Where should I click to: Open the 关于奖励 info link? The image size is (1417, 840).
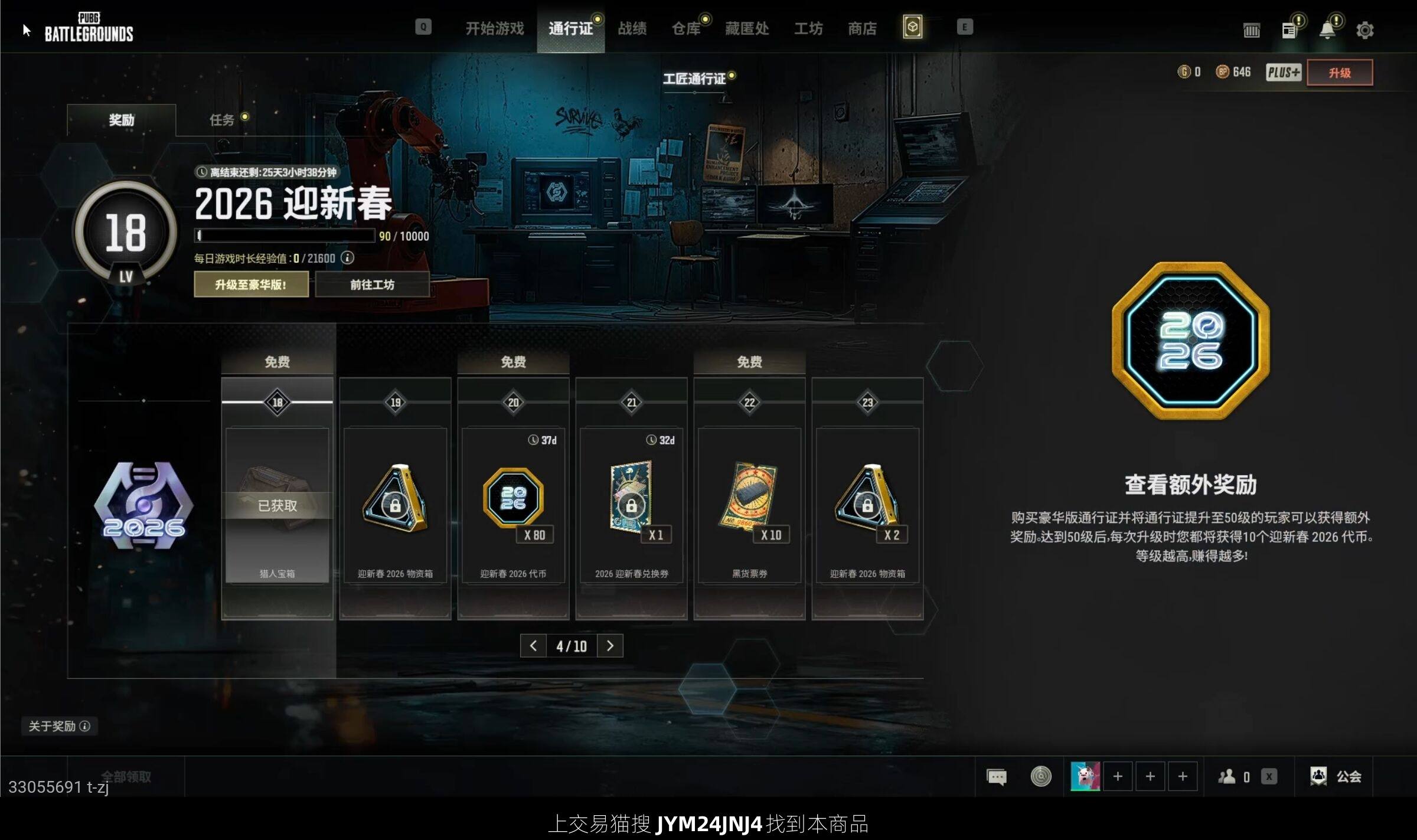(59, 726)
